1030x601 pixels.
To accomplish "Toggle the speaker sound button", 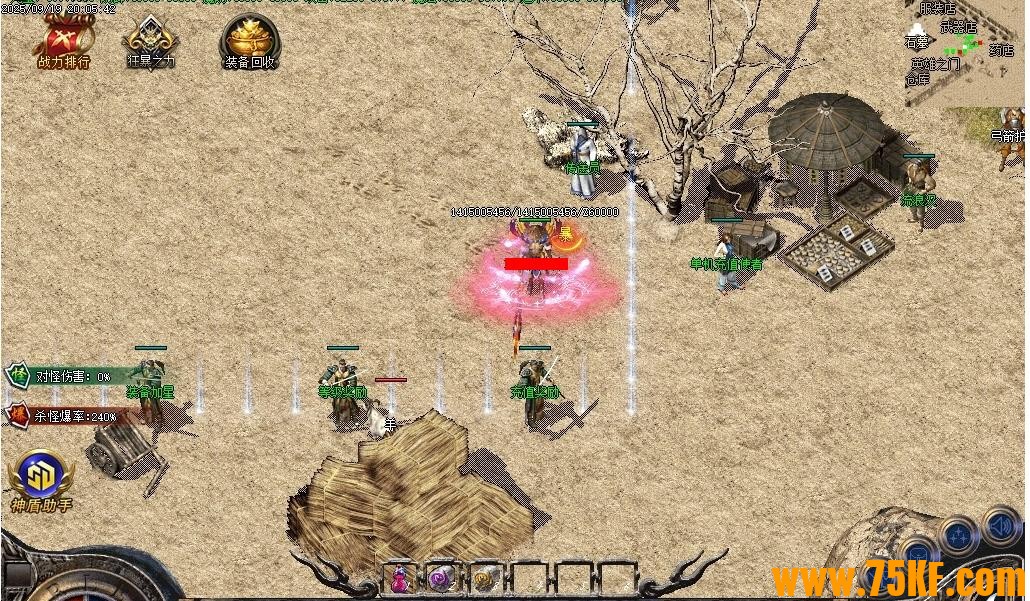I will click(x=1000, y=524).
